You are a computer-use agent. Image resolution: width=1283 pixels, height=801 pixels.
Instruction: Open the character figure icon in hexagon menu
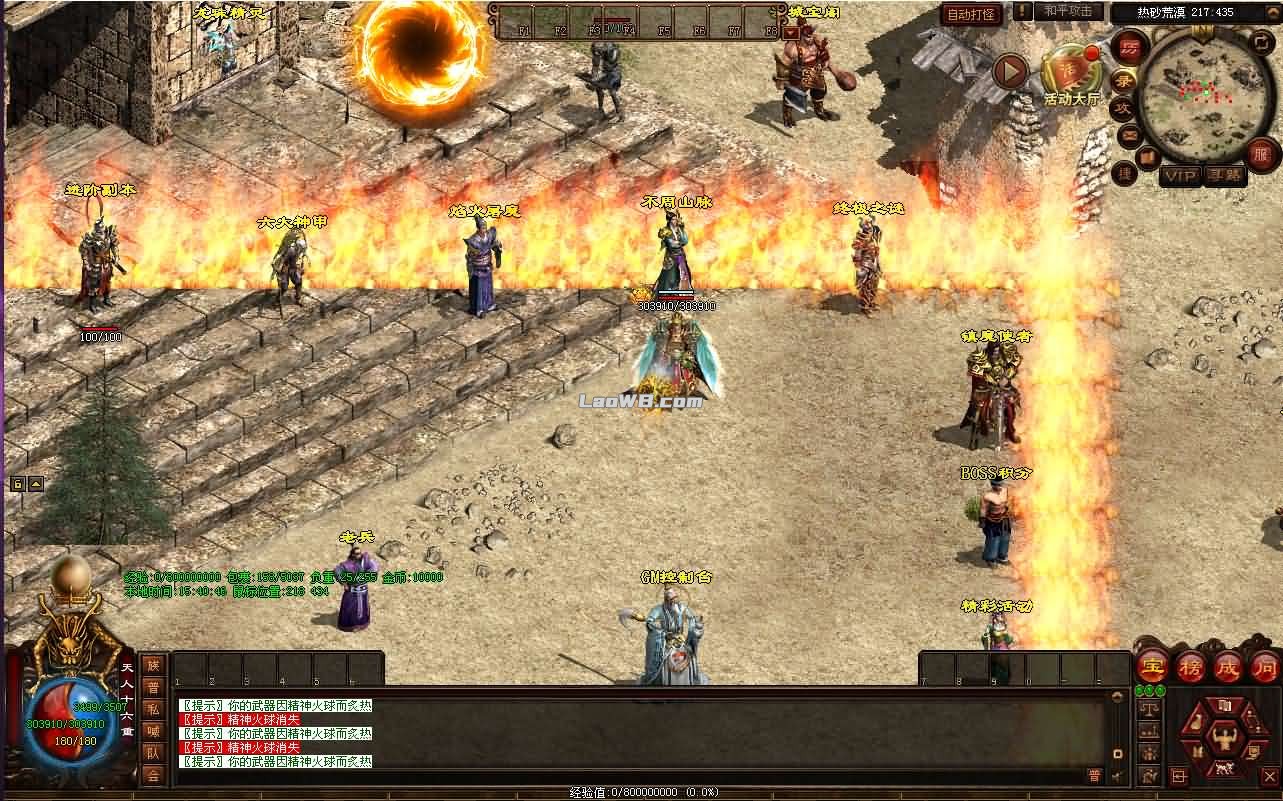point(1223,738)
